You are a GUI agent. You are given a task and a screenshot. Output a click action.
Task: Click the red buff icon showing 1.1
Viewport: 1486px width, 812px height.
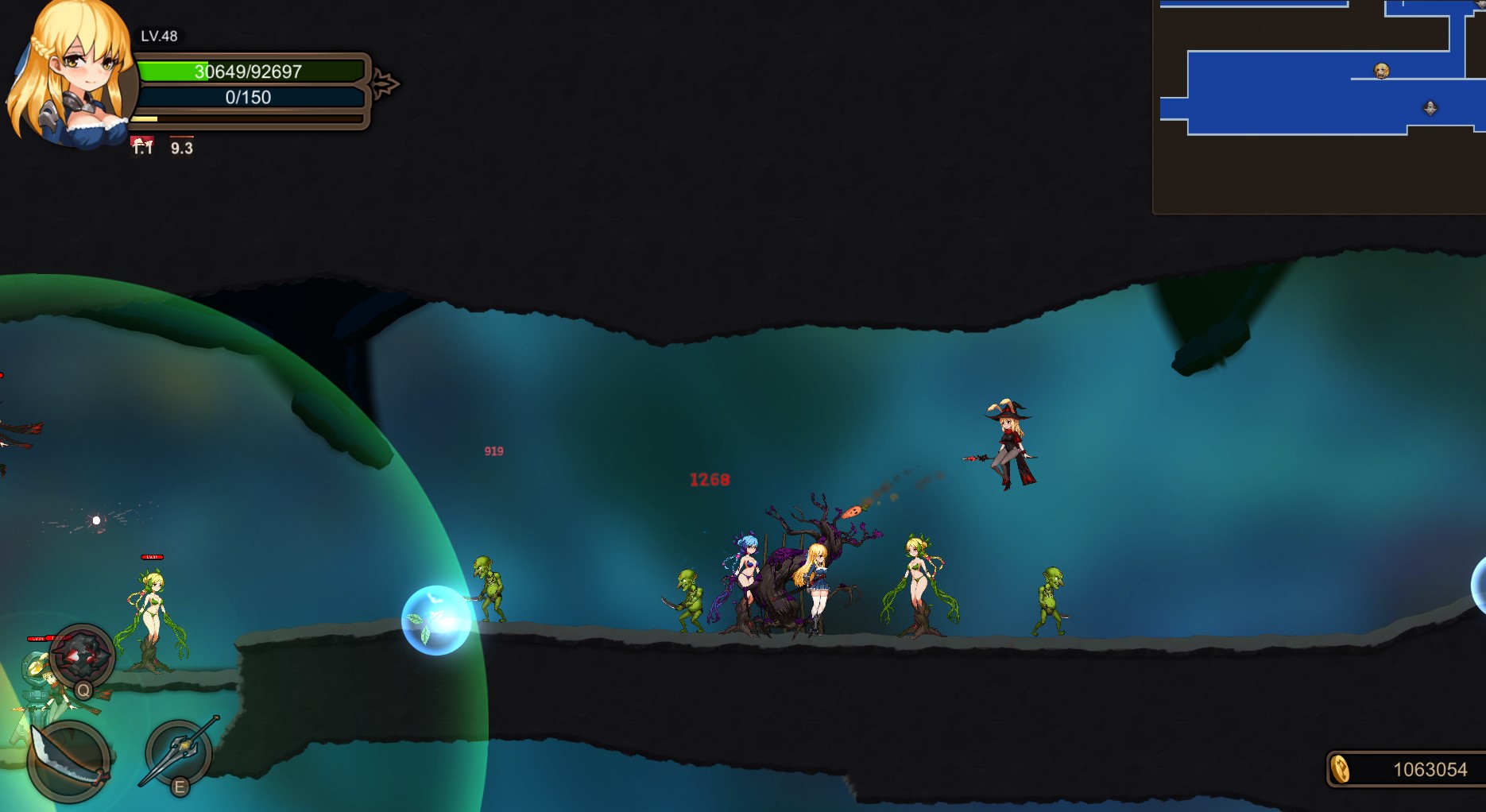[x=142, y=145]
